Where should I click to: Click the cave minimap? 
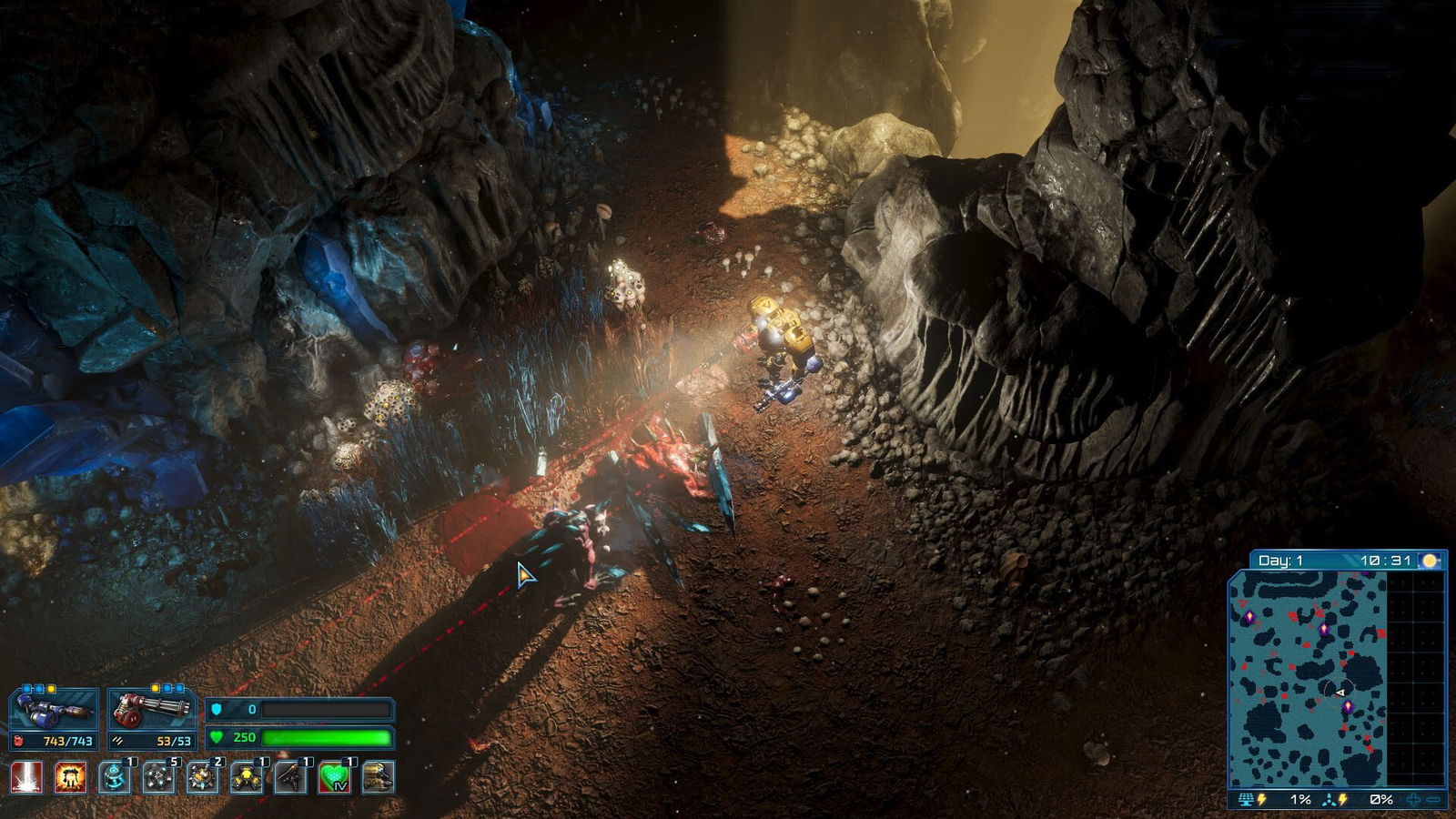tap(1308, 678)
